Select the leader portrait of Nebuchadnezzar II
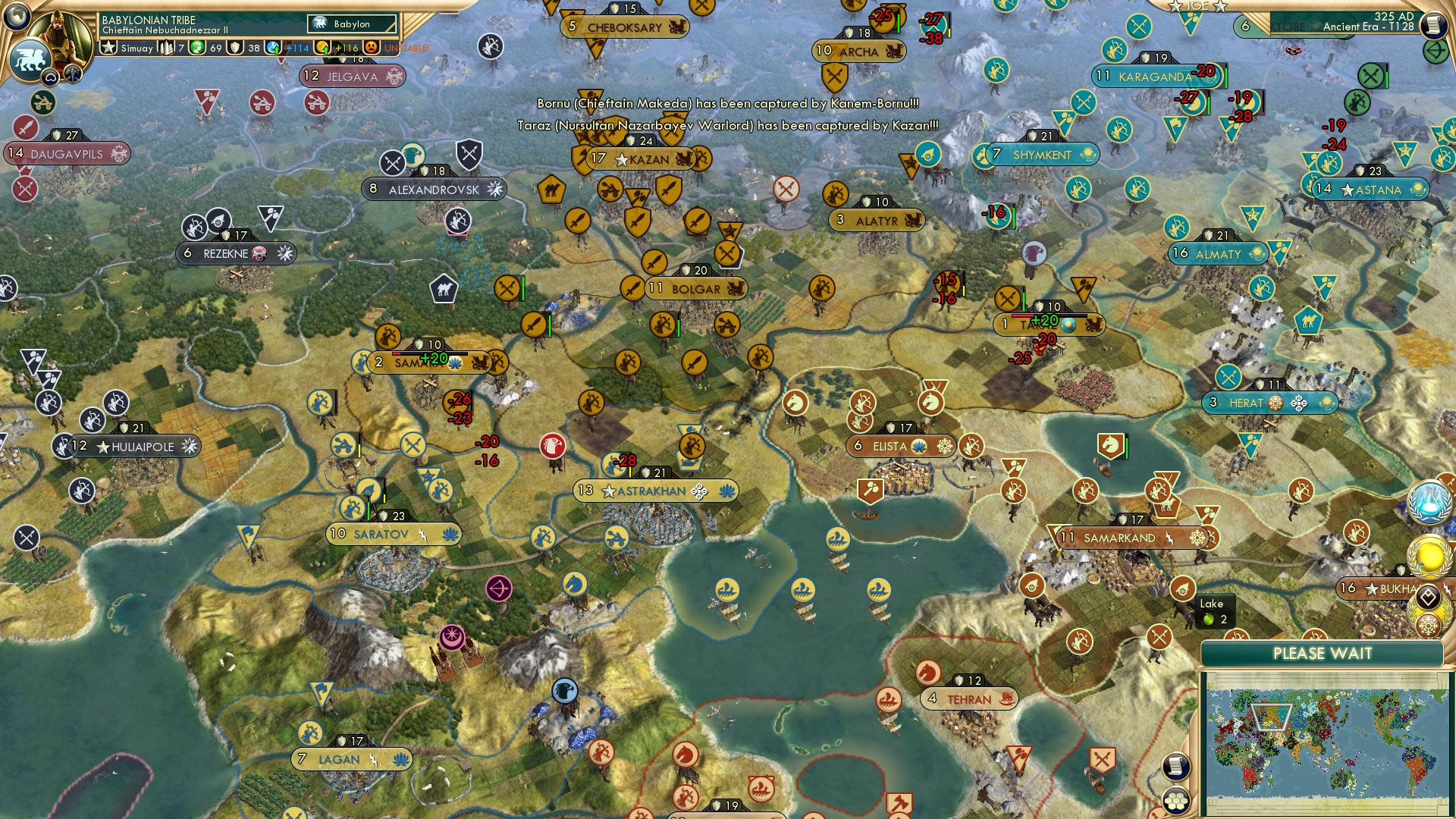 pos(59,33)
